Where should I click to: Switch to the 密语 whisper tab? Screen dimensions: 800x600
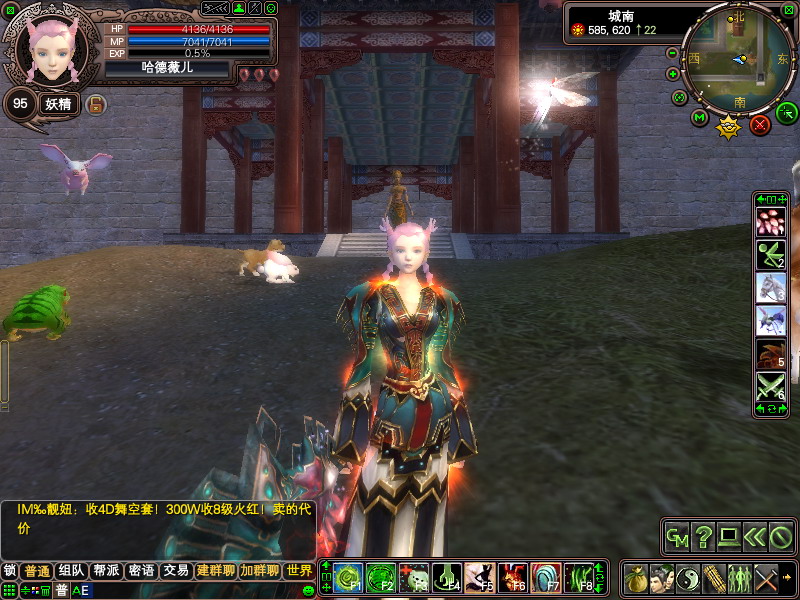(141, 571)
